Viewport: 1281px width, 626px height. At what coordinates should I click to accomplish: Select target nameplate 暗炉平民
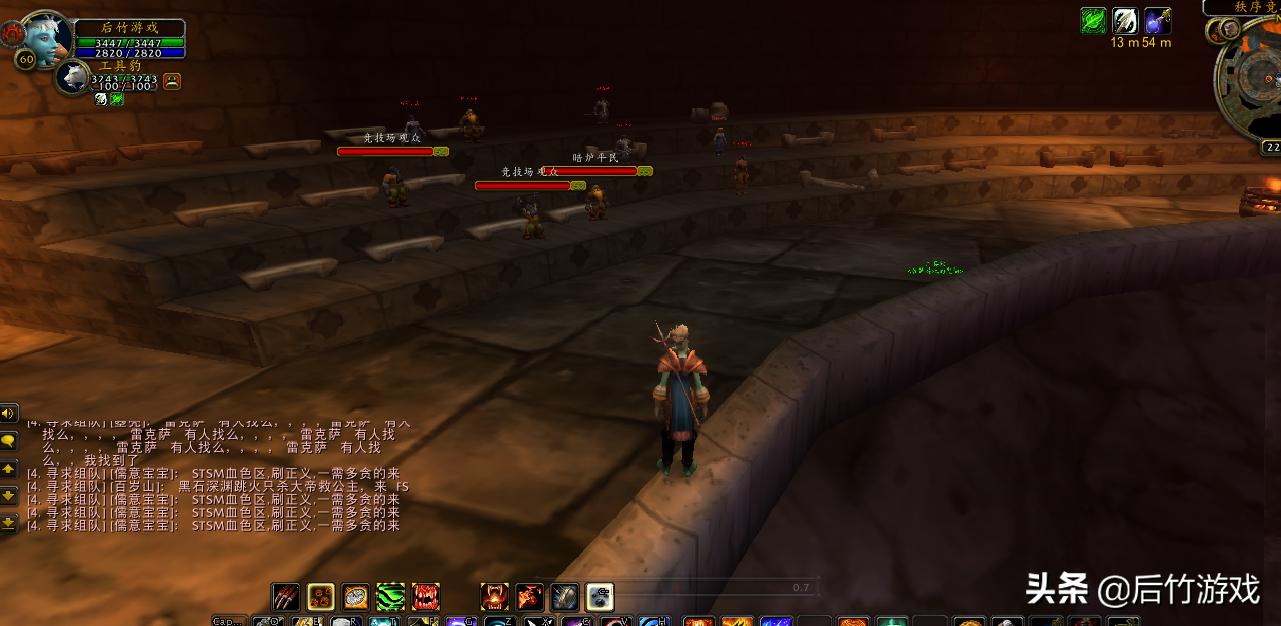click(x=596, y=171)
